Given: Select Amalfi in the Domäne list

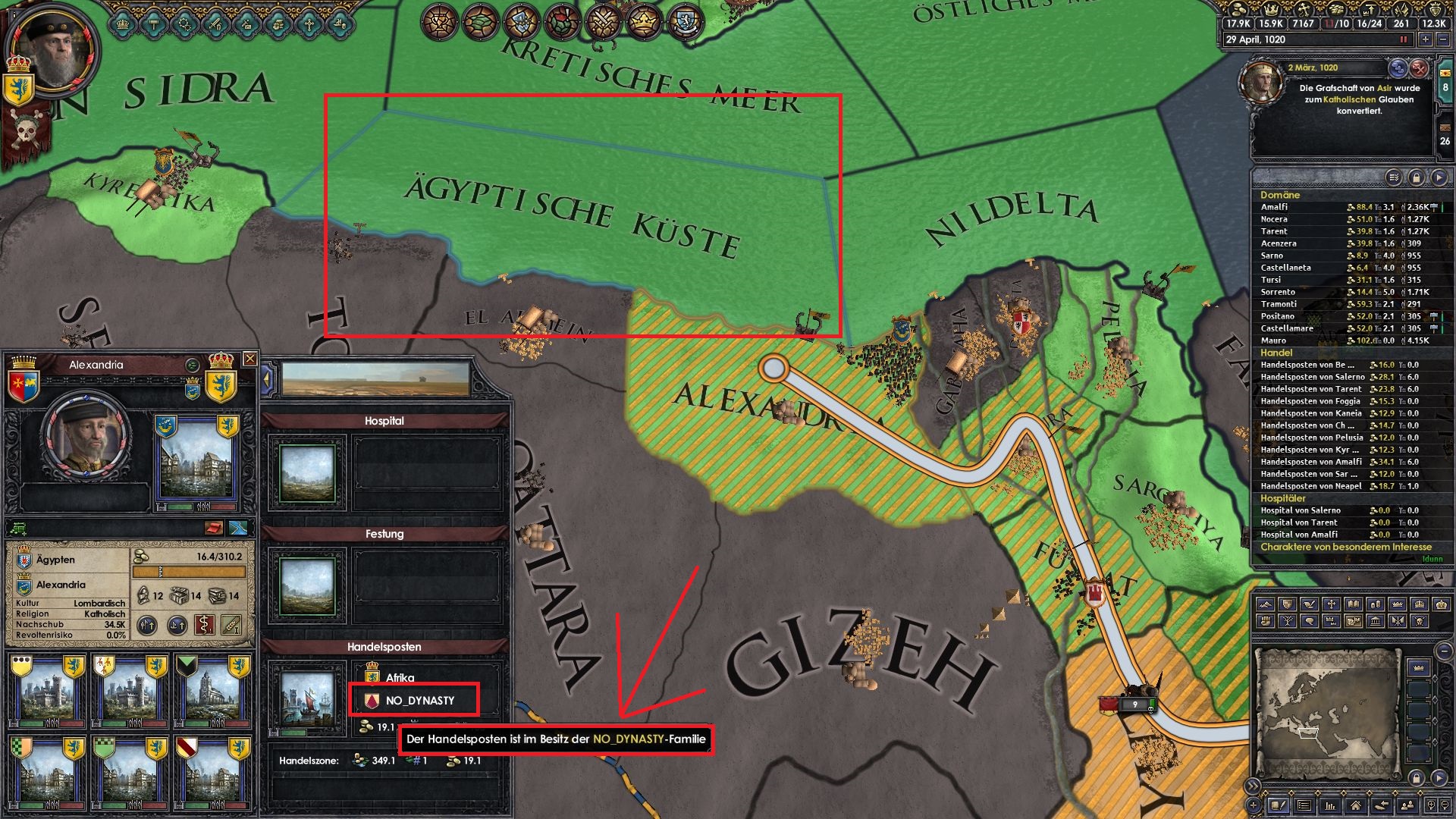Looking at the screenshot, I should (1276, 206).
